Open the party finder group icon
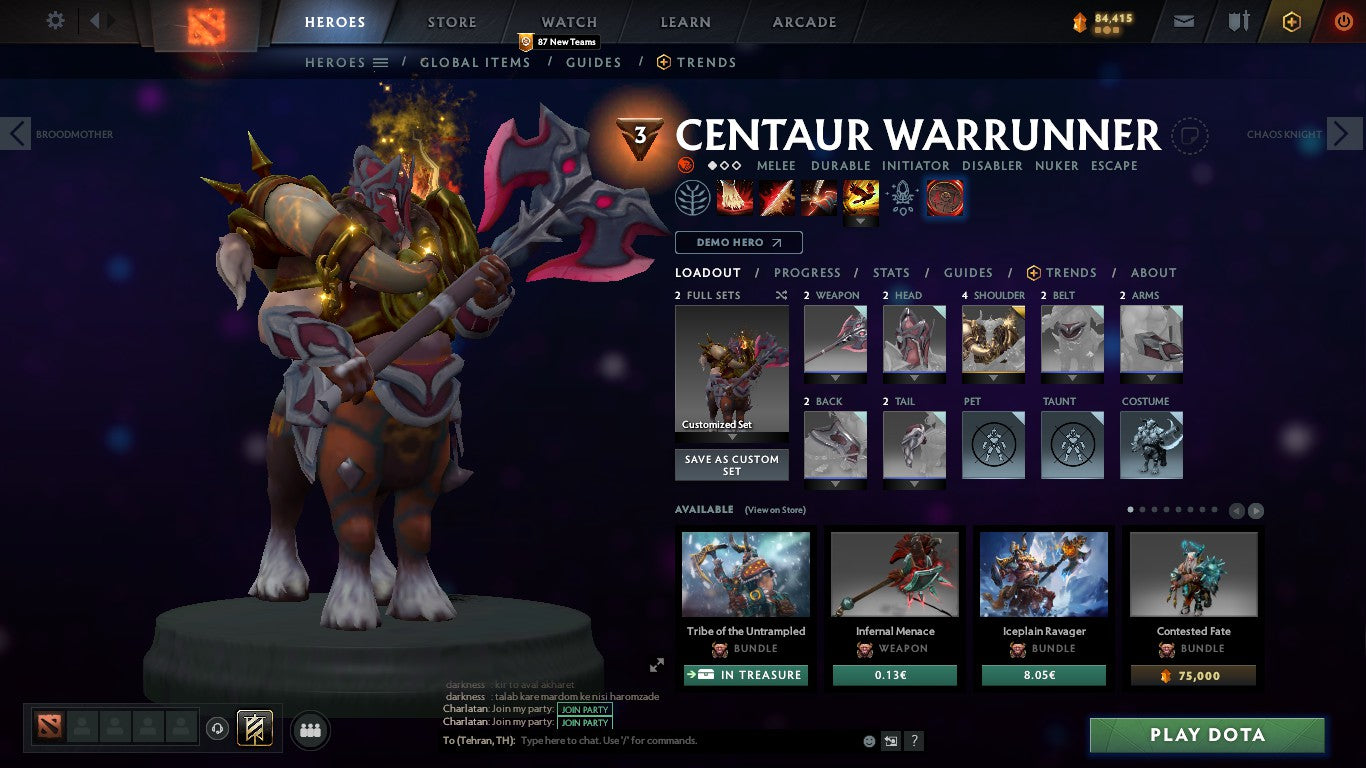The image size is (1366, 768). [310, 730]
